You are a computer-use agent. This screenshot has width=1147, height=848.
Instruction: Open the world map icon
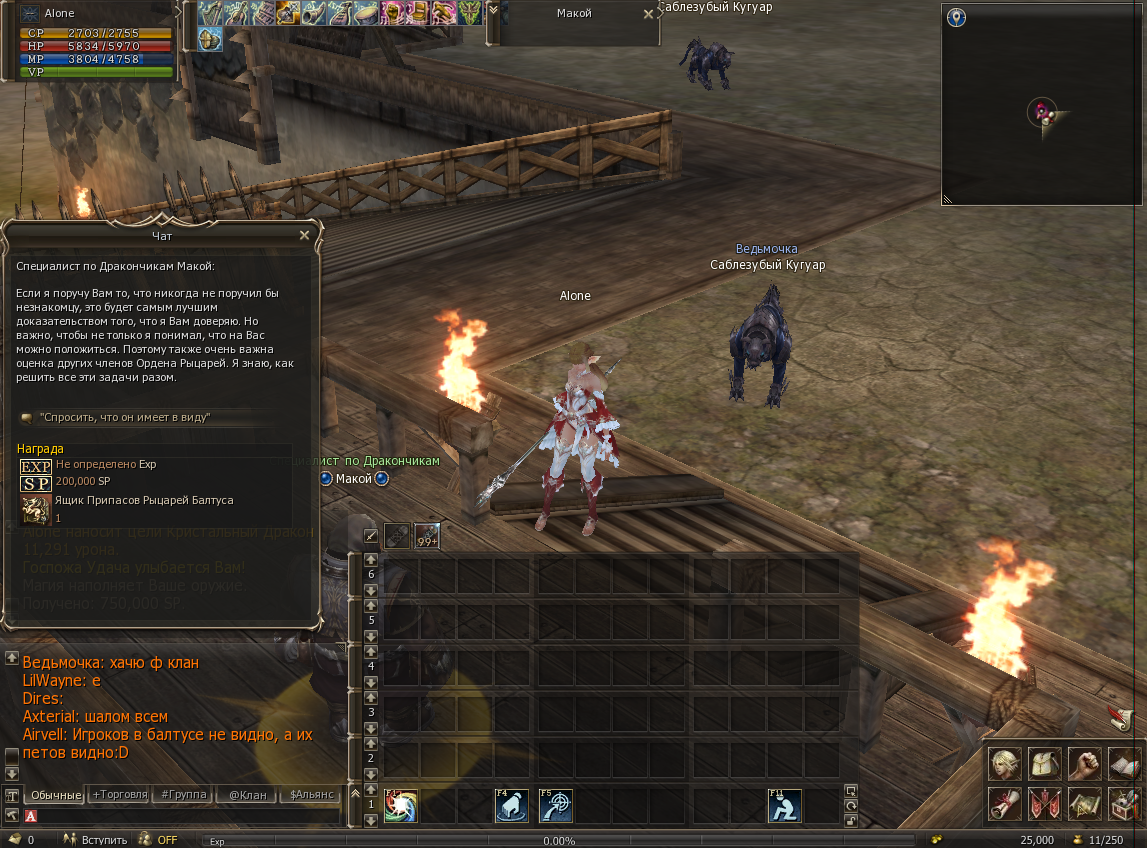coord(1084,803)
